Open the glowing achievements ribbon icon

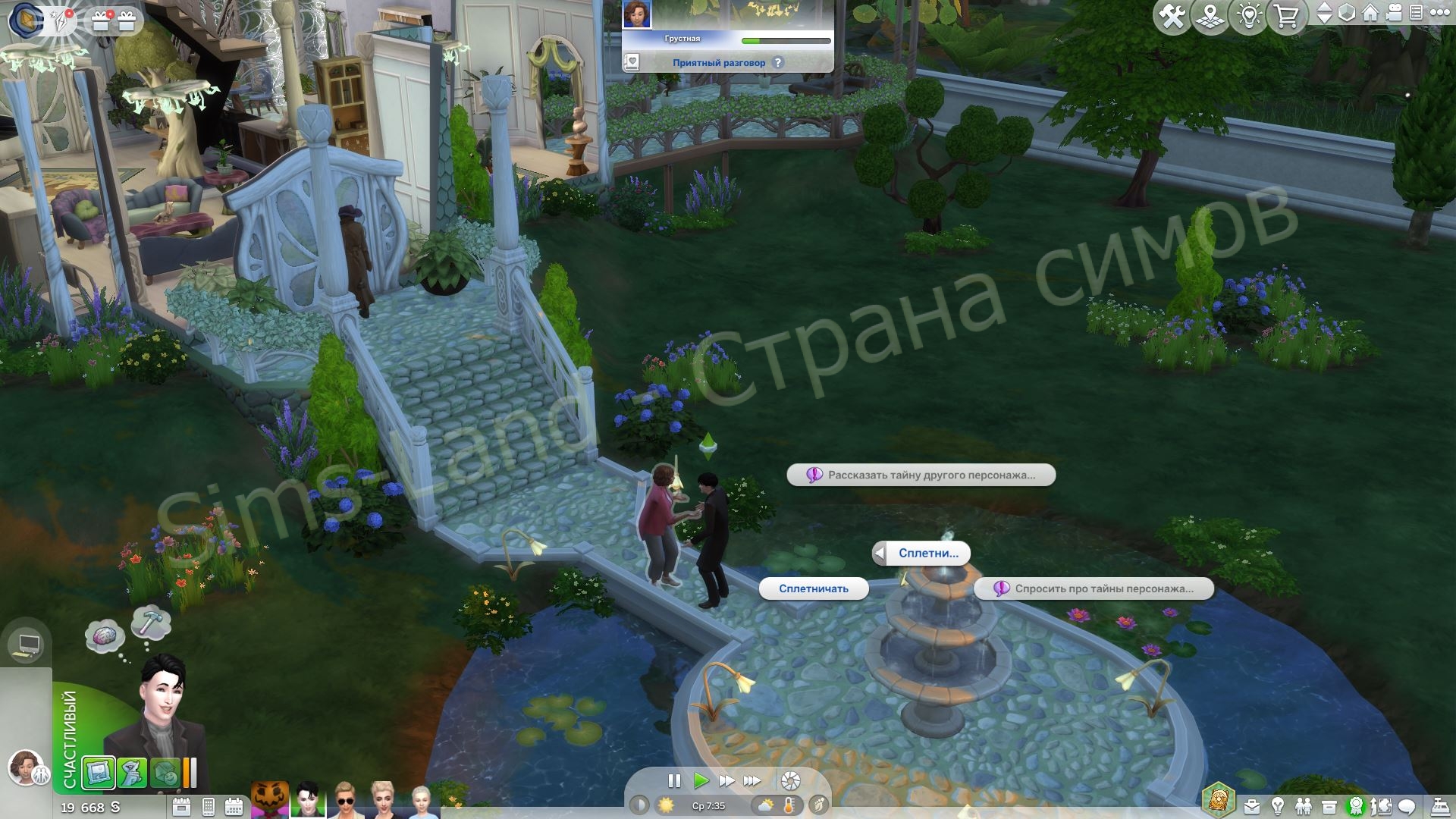click(1356, 806)
